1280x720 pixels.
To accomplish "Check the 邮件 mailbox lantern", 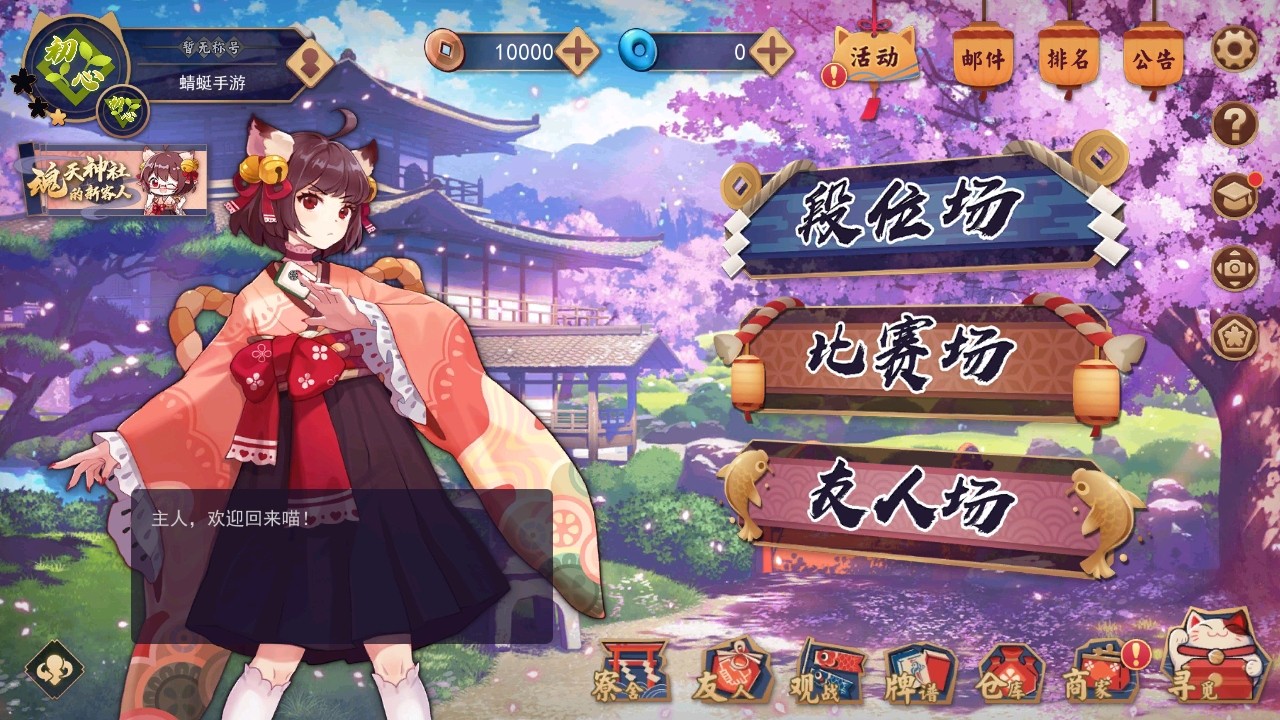I will tap(983, 59).
